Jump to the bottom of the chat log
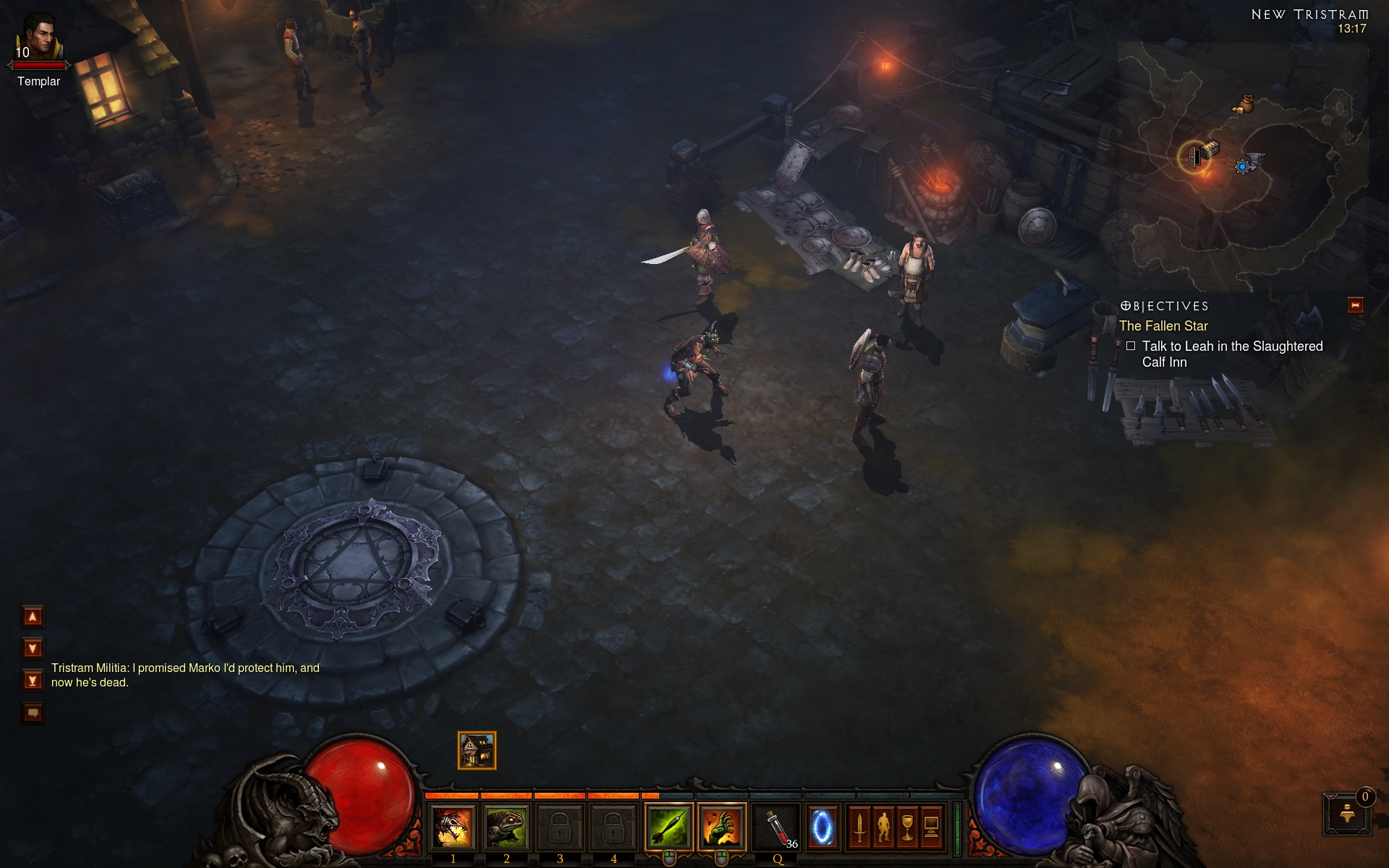The width and height of the screenshot is (1389, 868). click(x=33, y=681)
